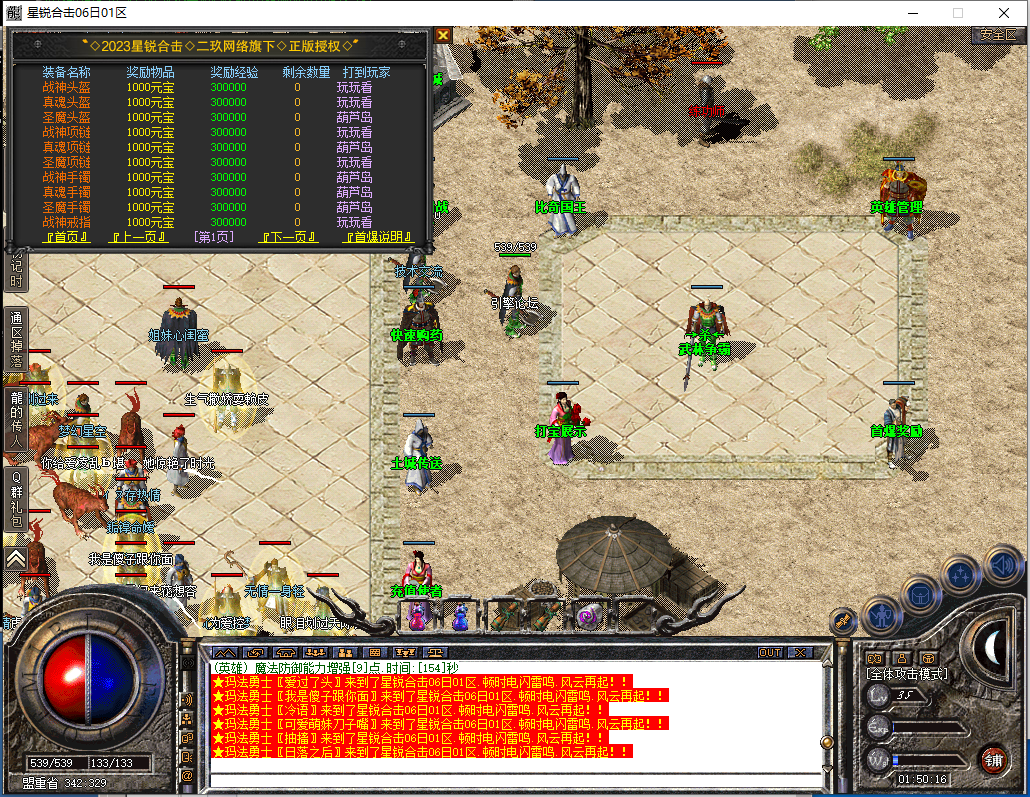Image resolution: width=1030 pixels, height=797 pixels.
Task: Toggle the 全体攻击模式 attack mode
Action: [907, 674]
